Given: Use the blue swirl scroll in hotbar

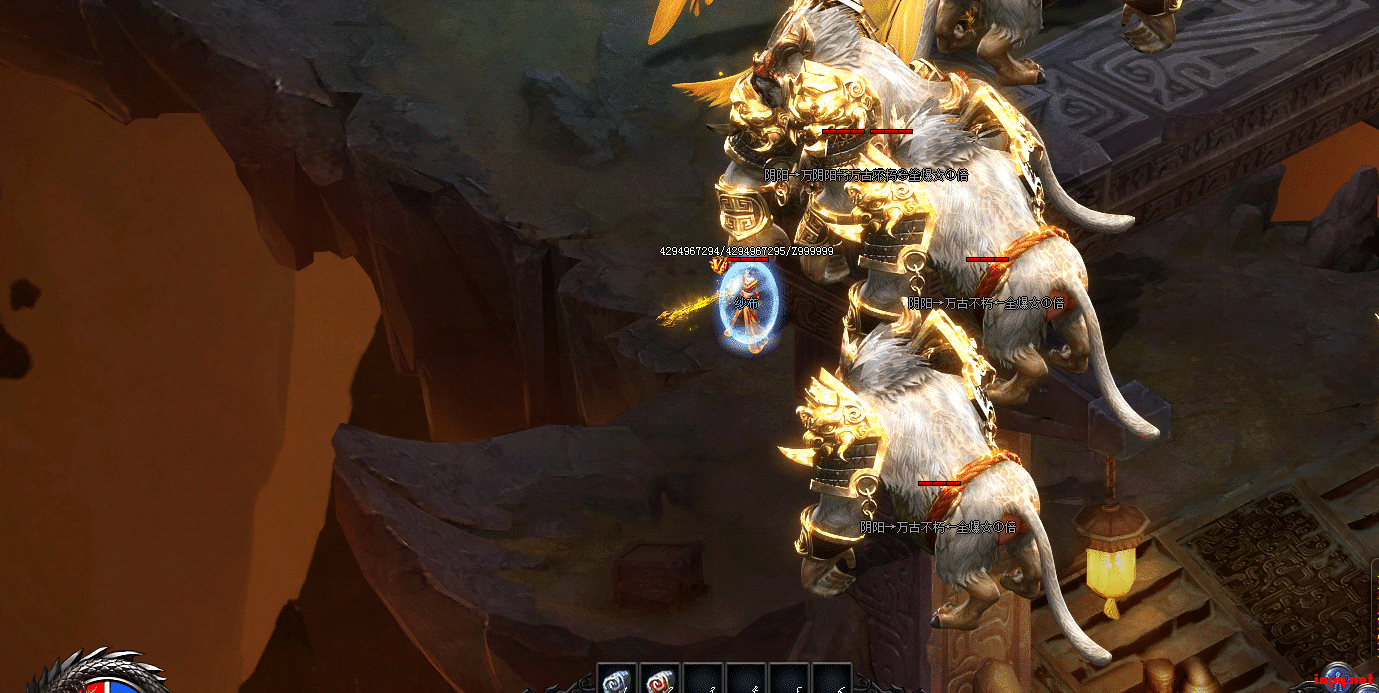Looking at the screenshot, I should click(x=615, y=680).
